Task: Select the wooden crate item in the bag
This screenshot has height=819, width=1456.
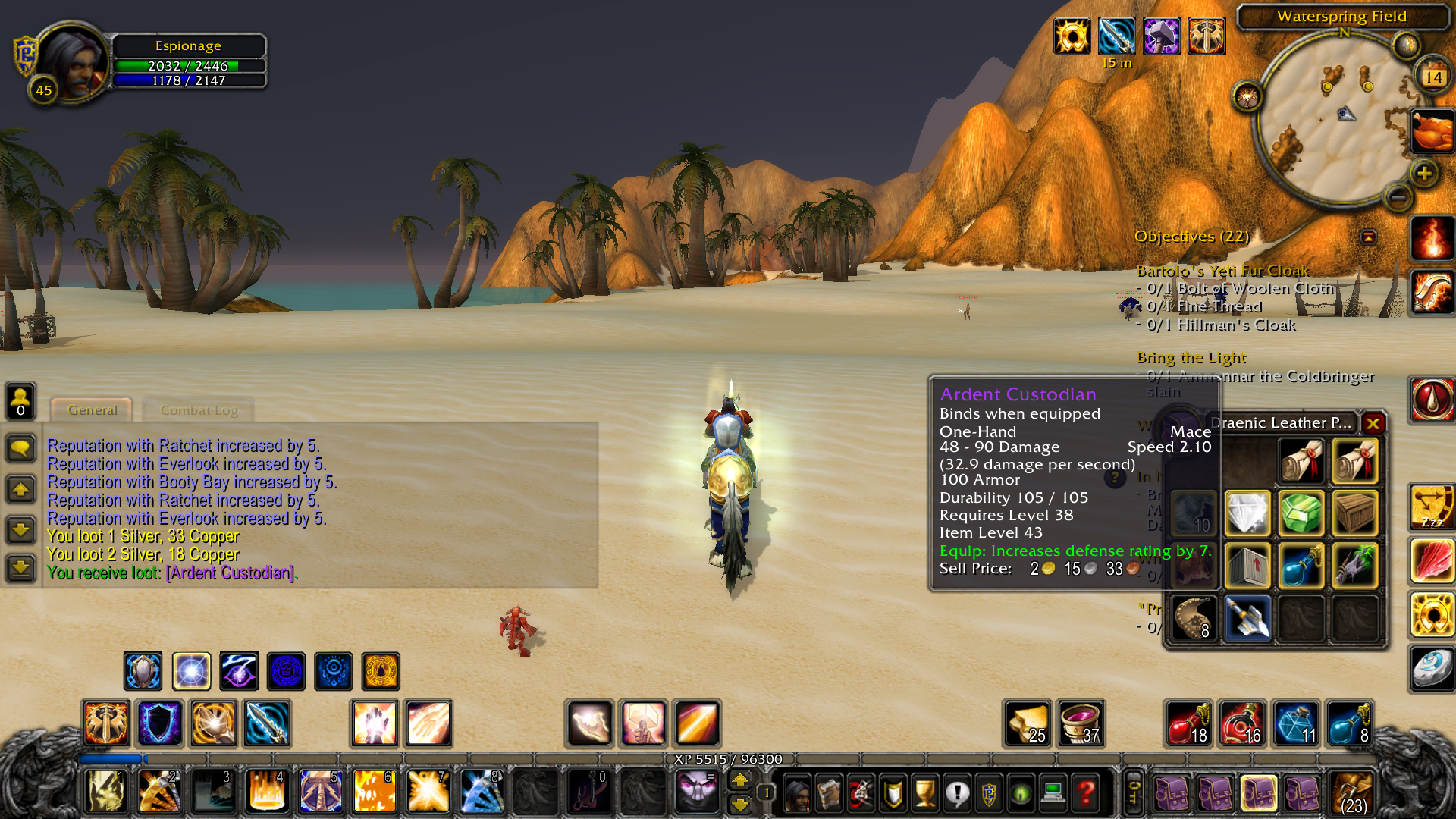Action: pos(1354,513)
